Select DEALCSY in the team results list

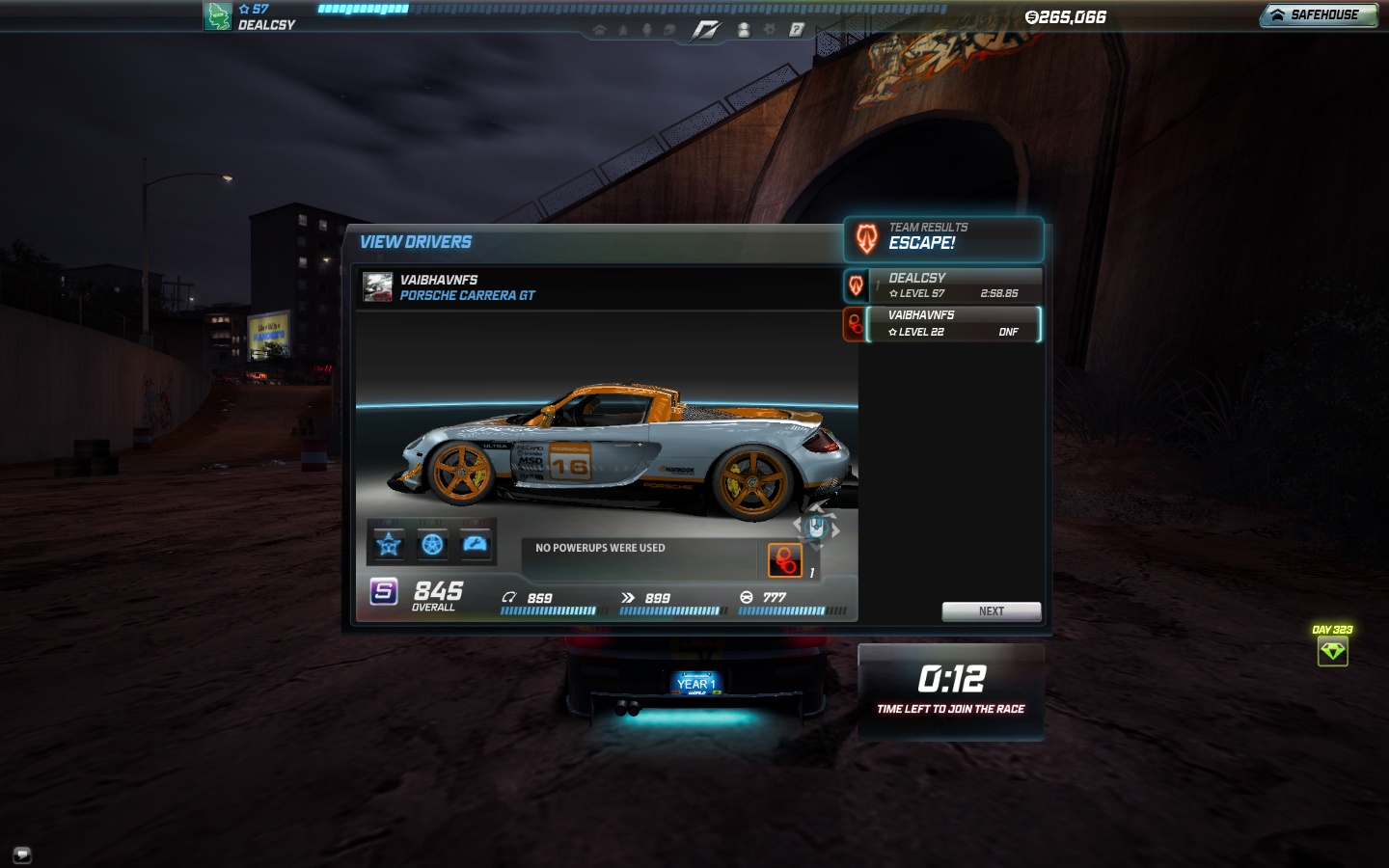[953, 285]
